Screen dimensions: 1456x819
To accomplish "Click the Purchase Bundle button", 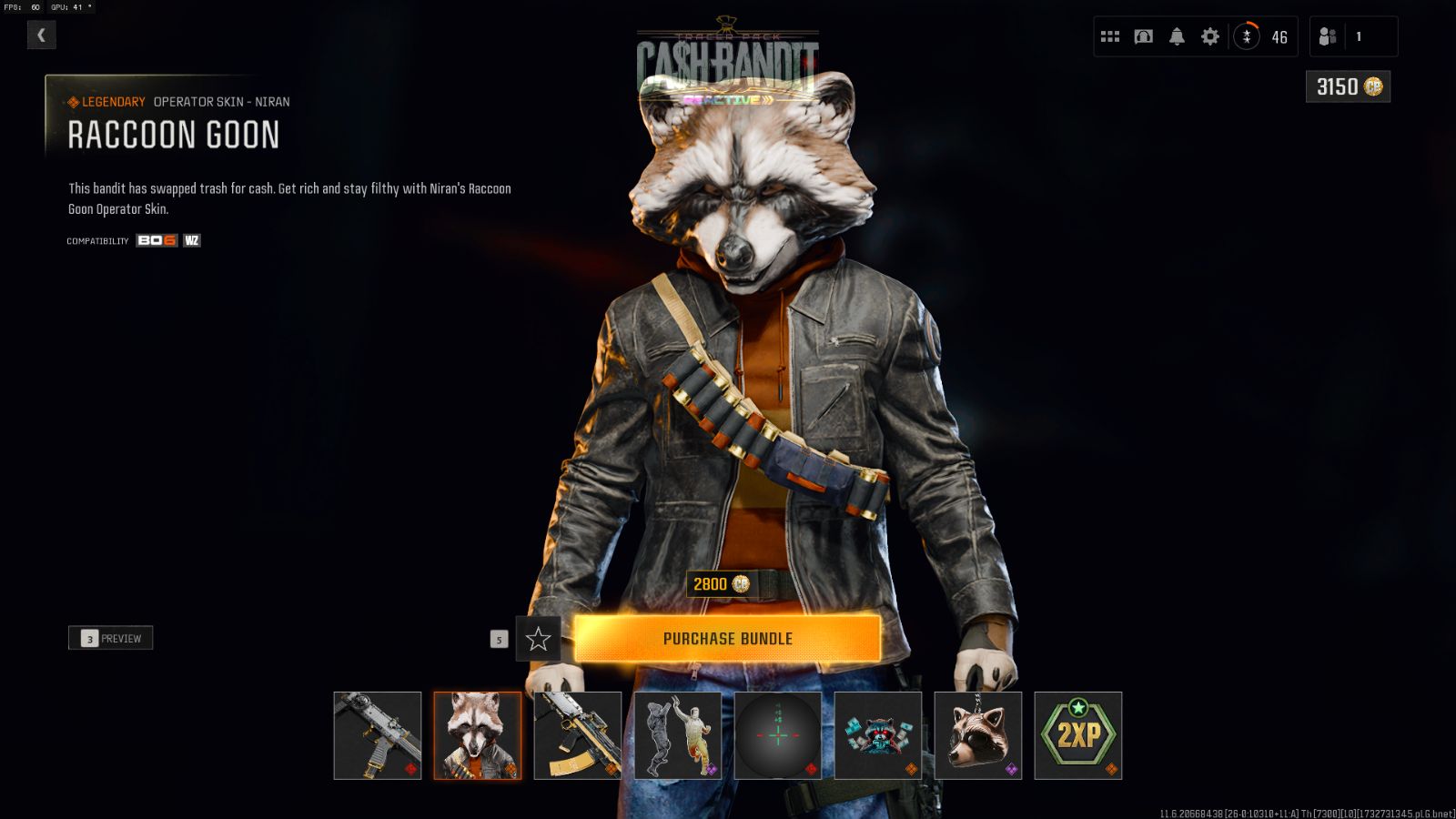I will point(730,638).
